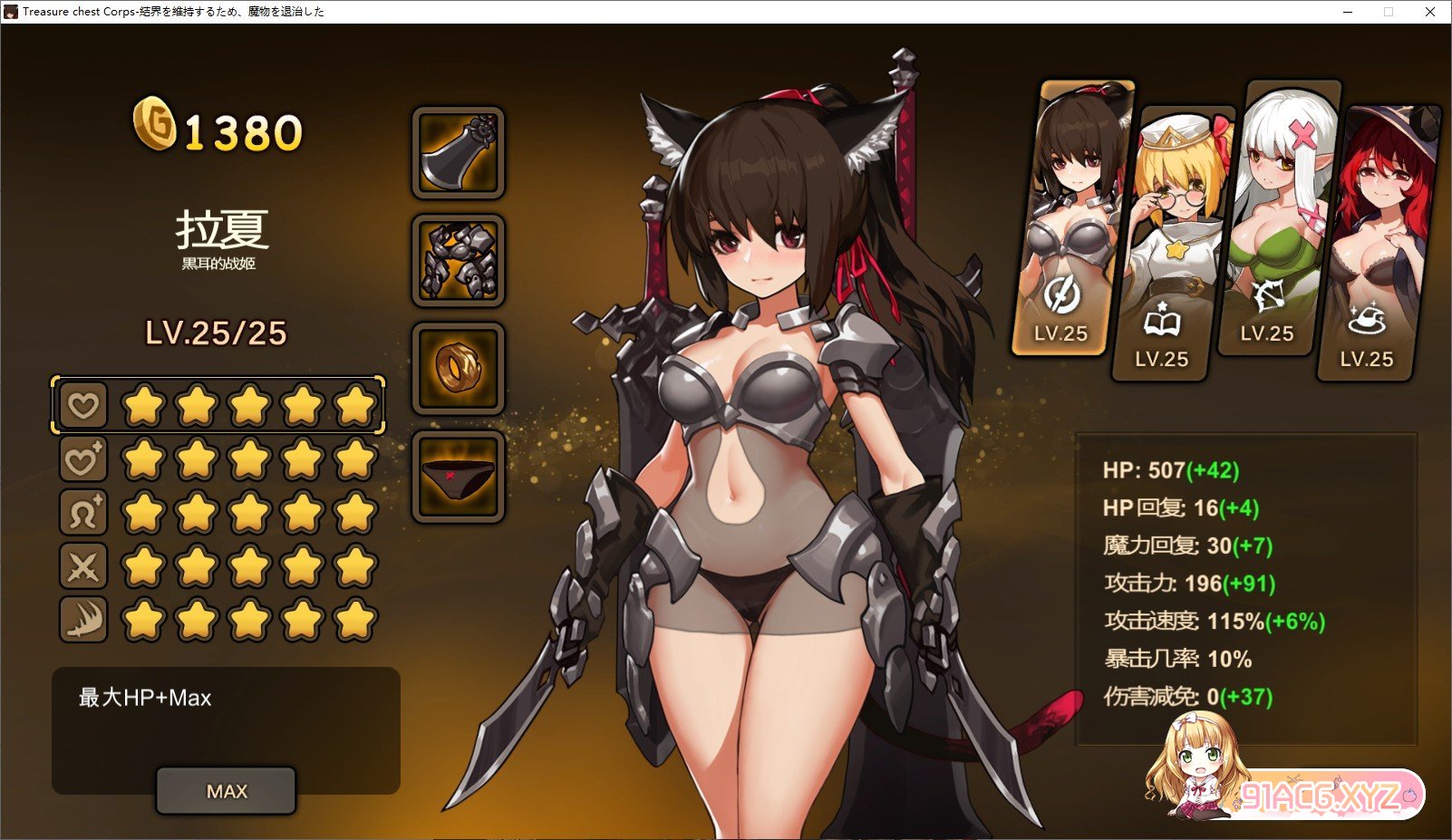Open the axe weapon equipment slot

click(x=458, y=153)
